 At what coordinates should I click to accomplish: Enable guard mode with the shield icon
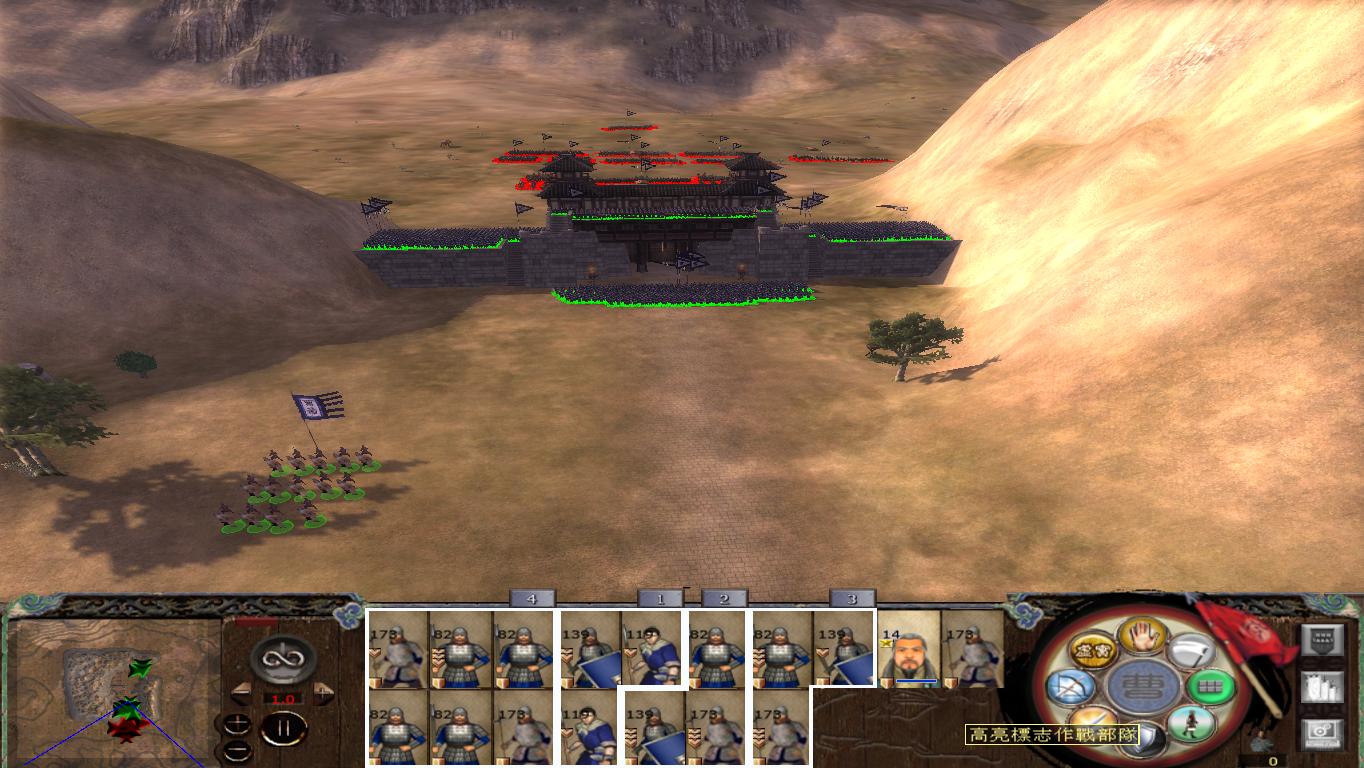point(1141,740)
